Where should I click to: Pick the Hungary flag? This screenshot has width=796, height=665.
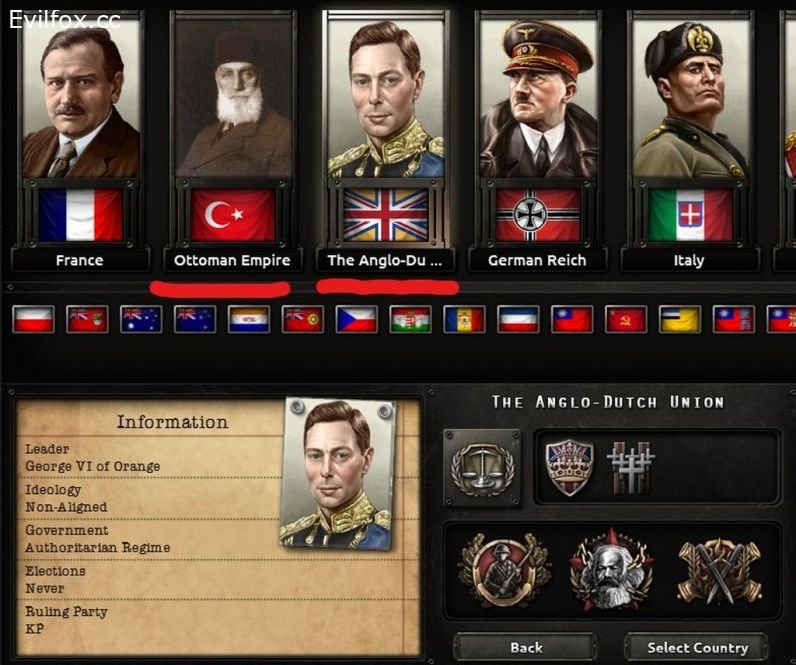point(410,319)
